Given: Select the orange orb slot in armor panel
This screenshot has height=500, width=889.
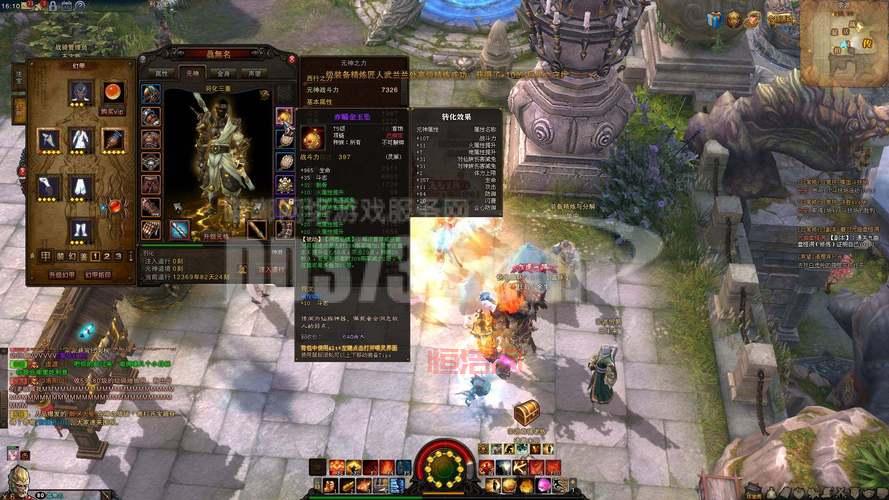Looking at the screenshot, I should click(x=113, y=92).
